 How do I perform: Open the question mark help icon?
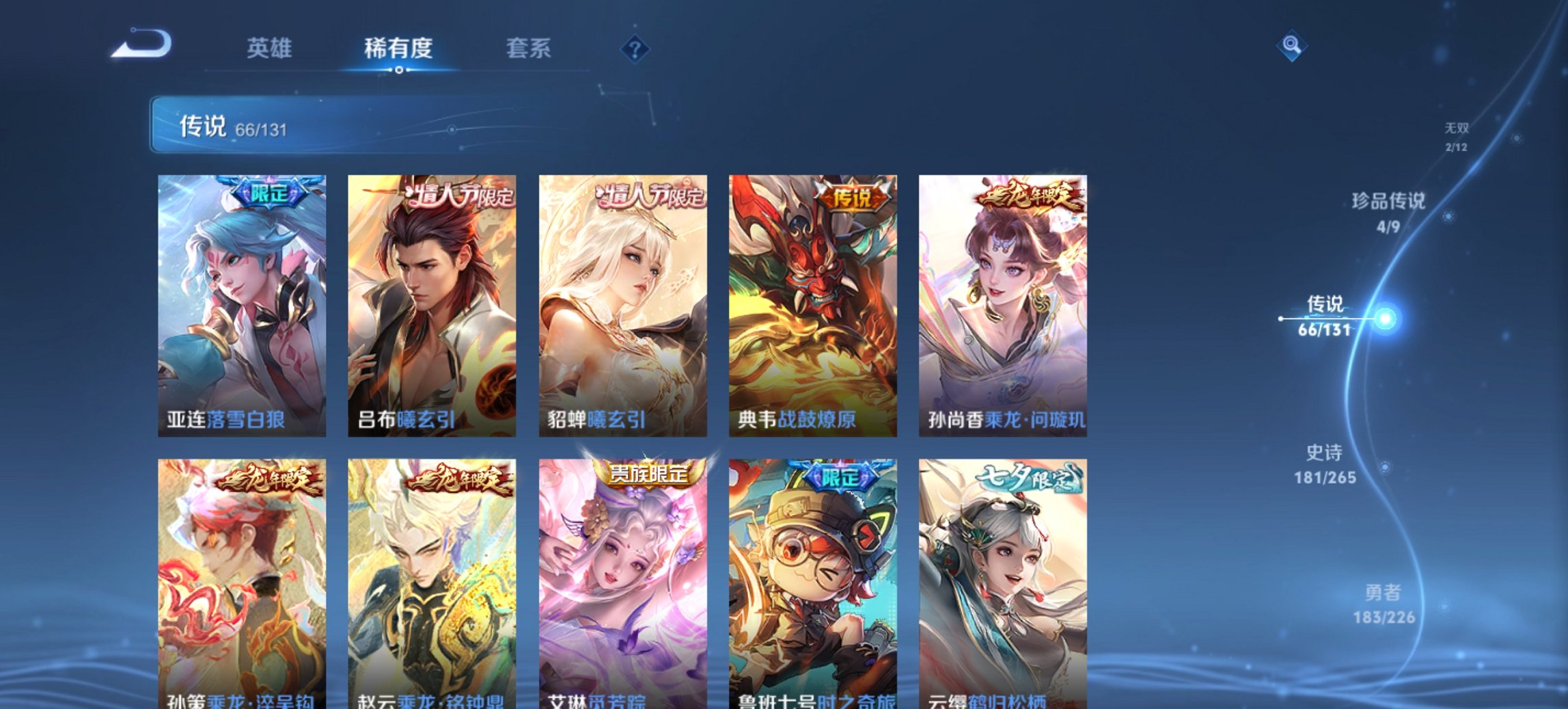(x=635, y=48)
